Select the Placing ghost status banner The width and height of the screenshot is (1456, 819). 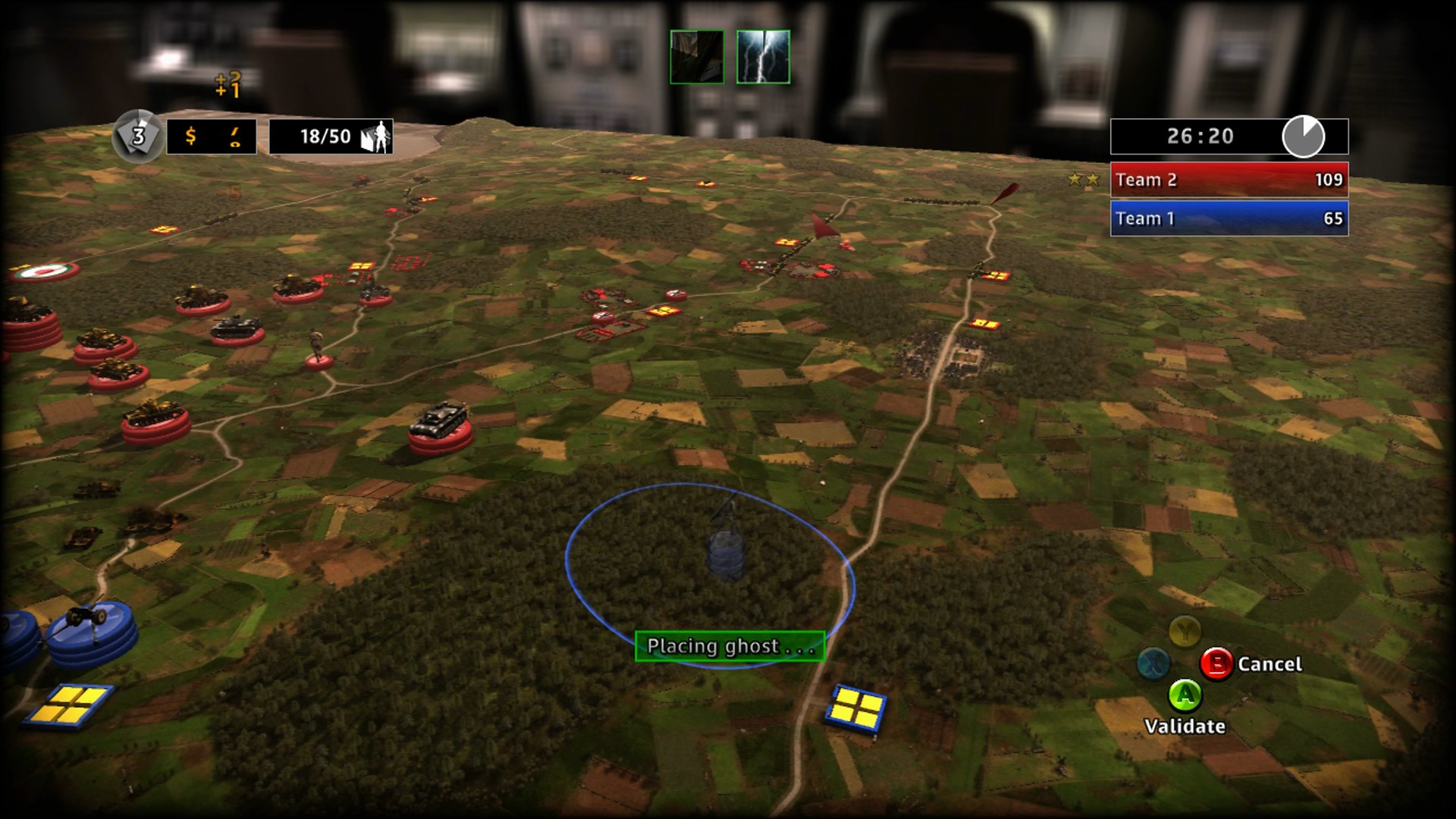coord(730,646)
